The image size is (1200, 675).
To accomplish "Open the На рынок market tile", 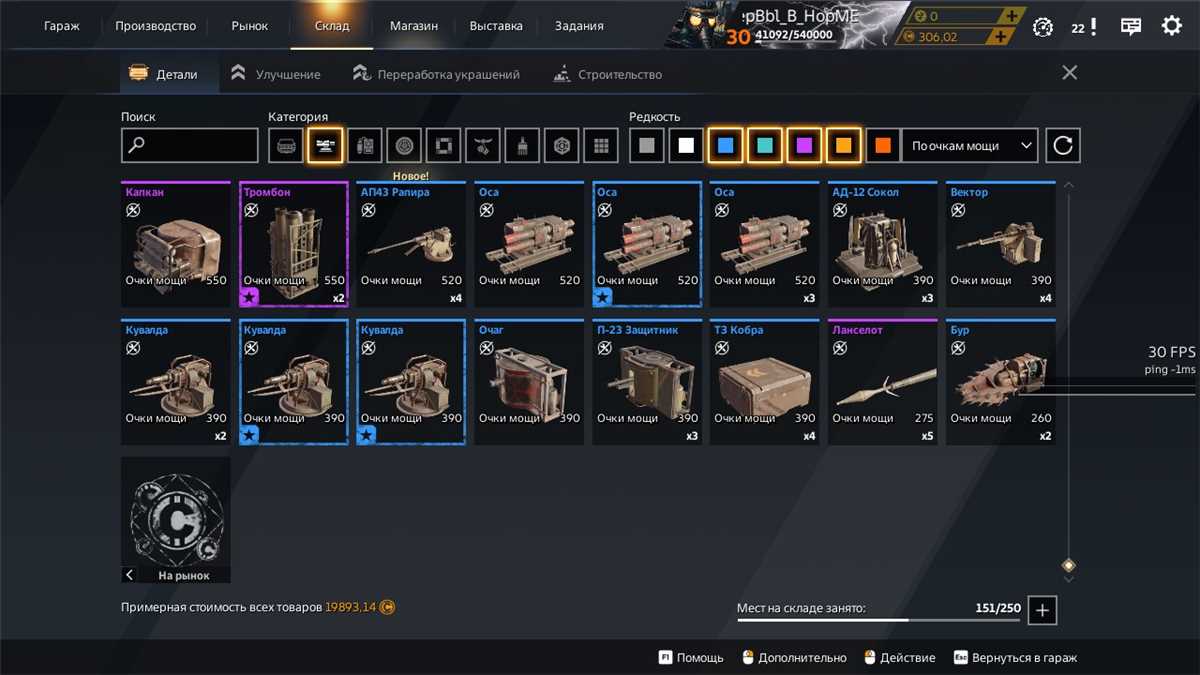I will [176, 520].
